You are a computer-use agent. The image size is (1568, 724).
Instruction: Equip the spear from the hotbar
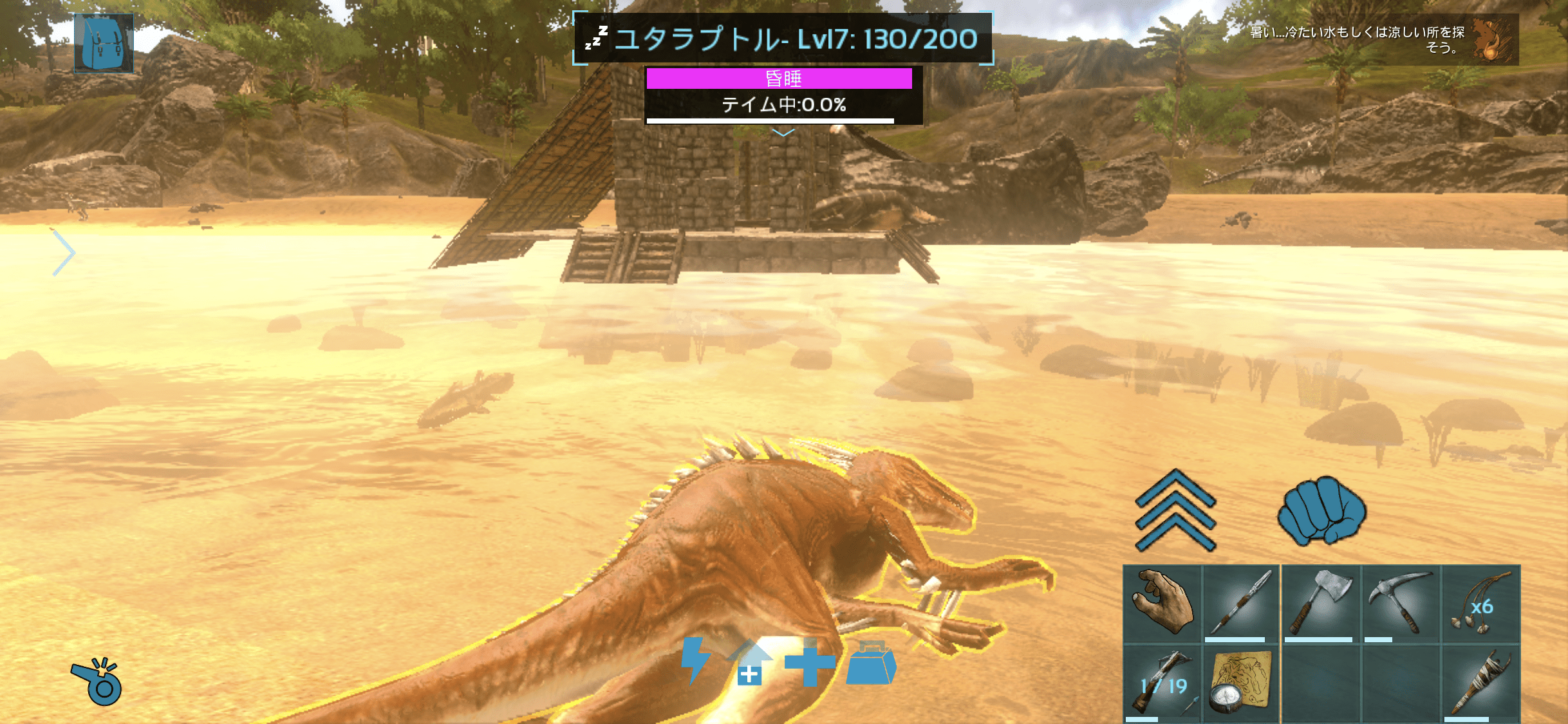1241,604
